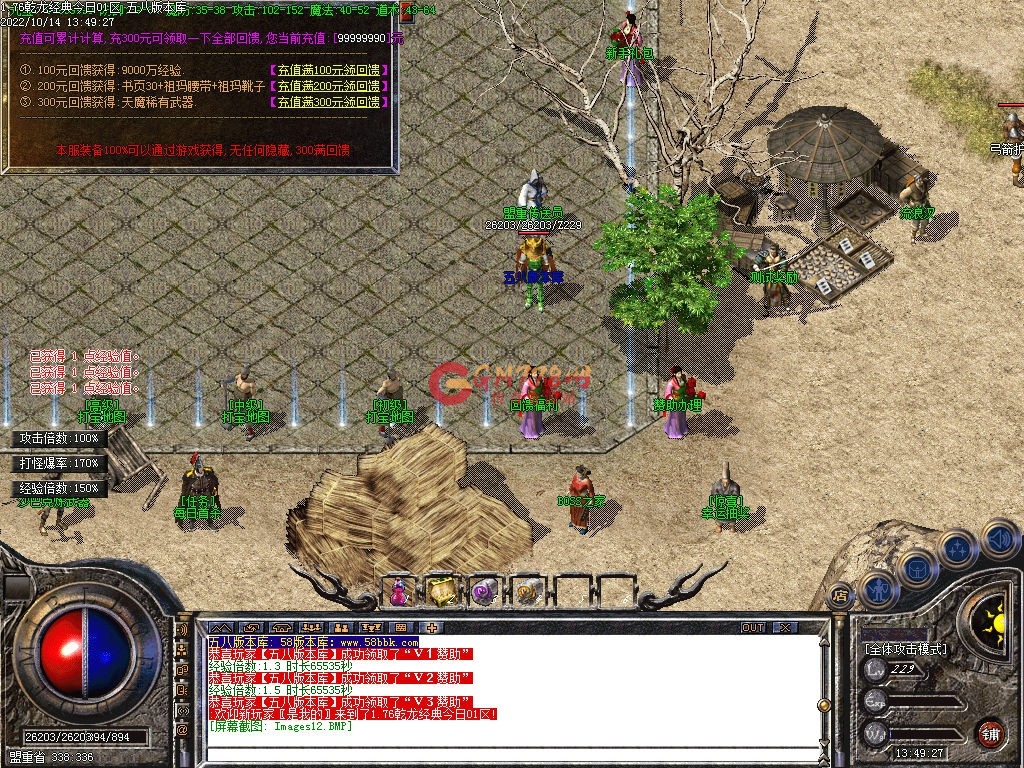The height and width of the screenshot is (768, 1024).
Task: Select the @ chat channel button
Action: point(183,731)
